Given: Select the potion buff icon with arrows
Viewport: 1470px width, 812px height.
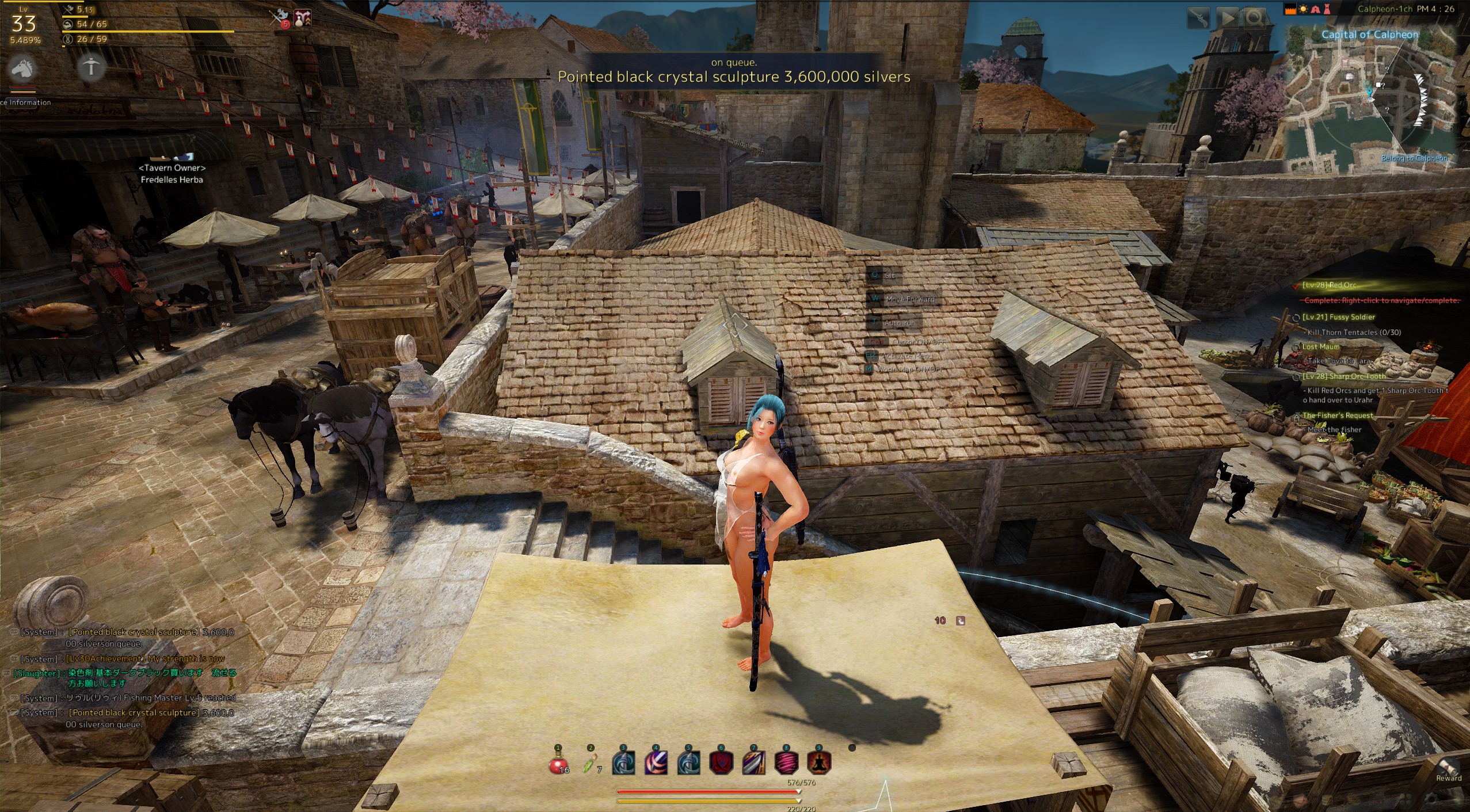Looking at the screenshot, I should tap(303, 19).
